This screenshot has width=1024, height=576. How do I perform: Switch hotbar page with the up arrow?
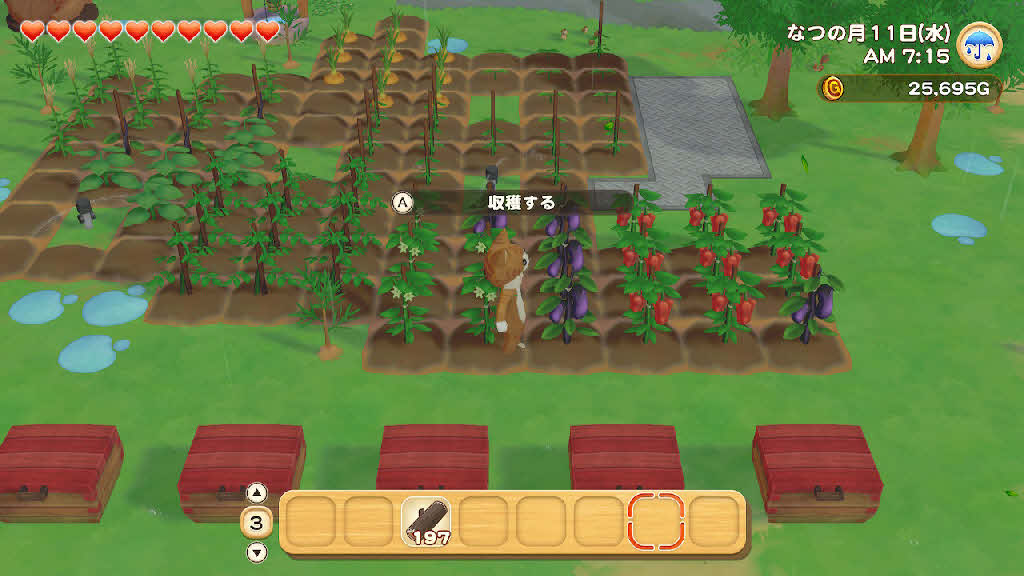257,492
